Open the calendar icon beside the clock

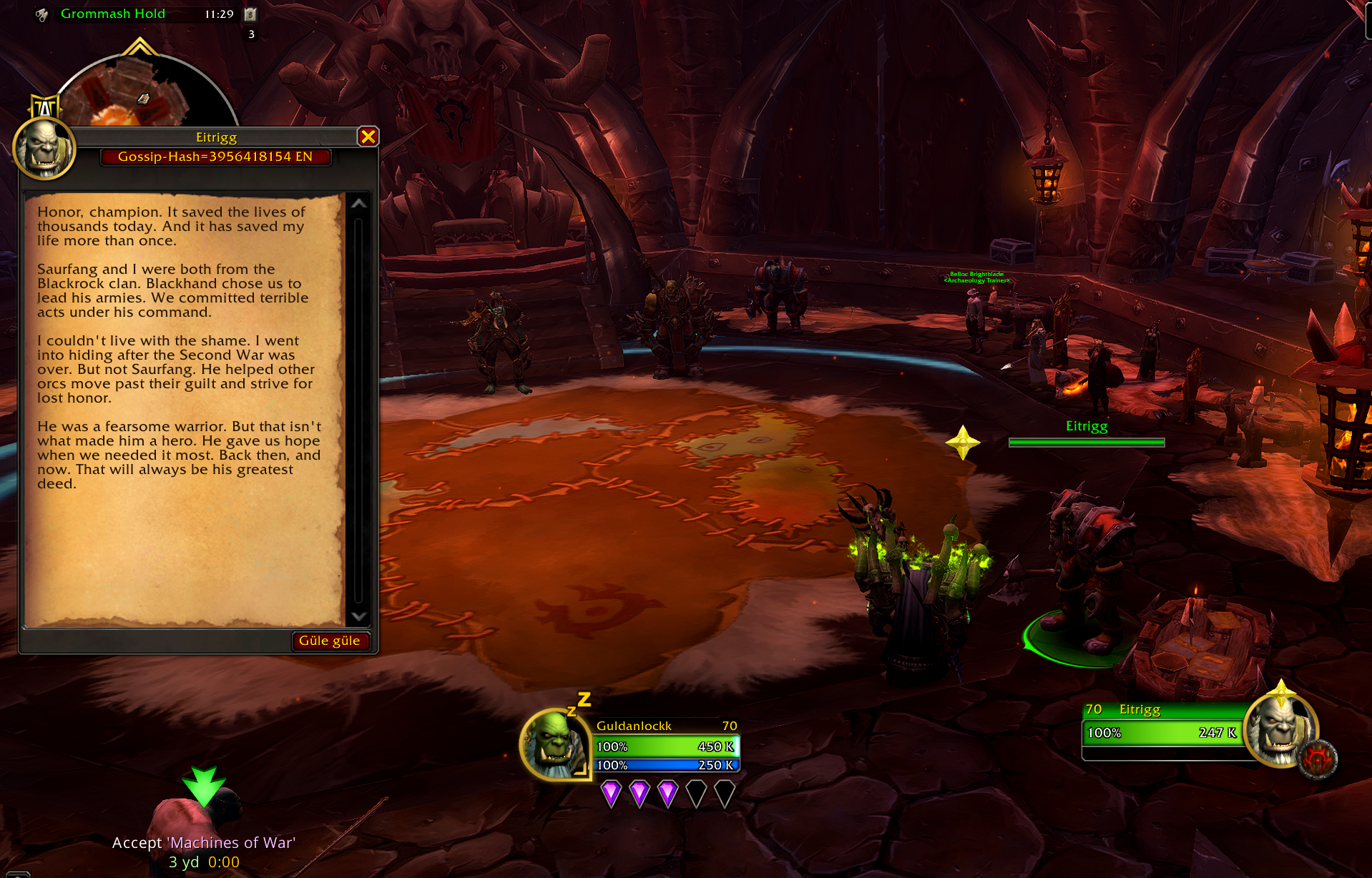(250, 14)
